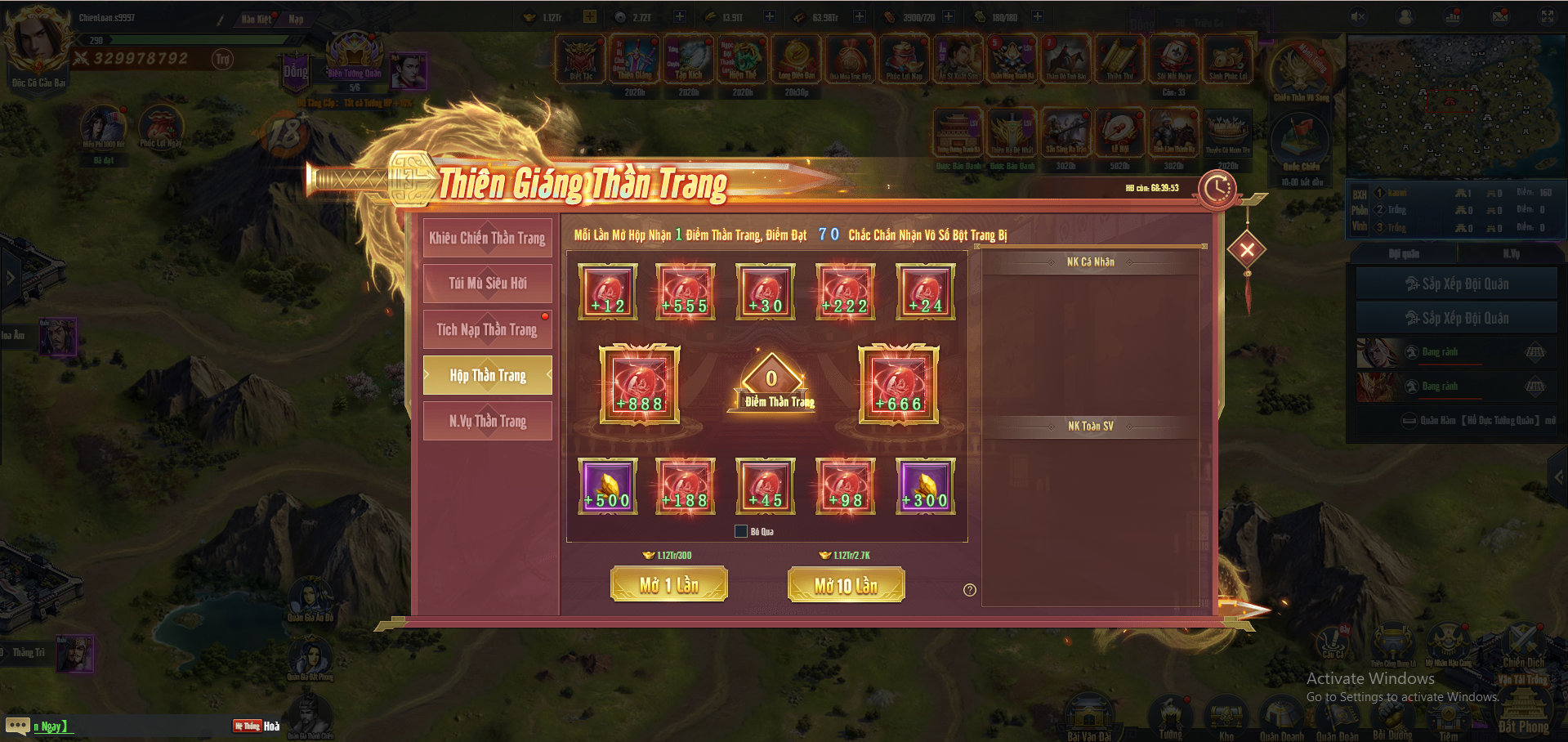This screenshot has height=742, width=1568.
Task: Toggle the sound mute speaker icon
Action: [x=1358, y=17]
